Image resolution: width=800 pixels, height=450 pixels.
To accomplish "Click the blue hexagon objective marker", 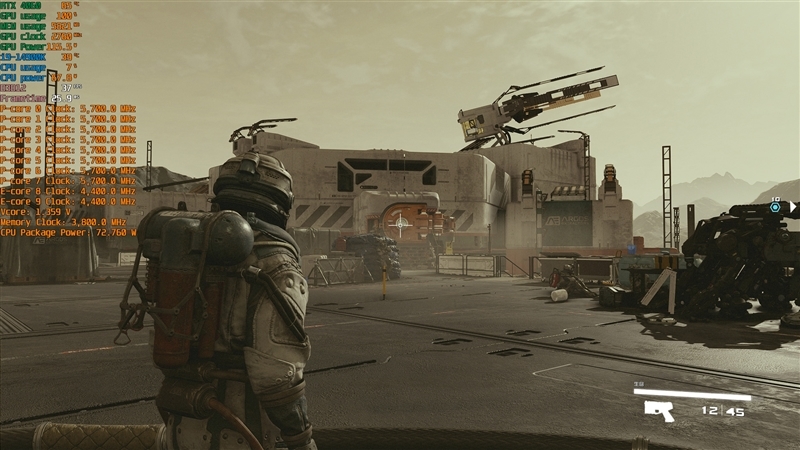I will pos(775,208).
